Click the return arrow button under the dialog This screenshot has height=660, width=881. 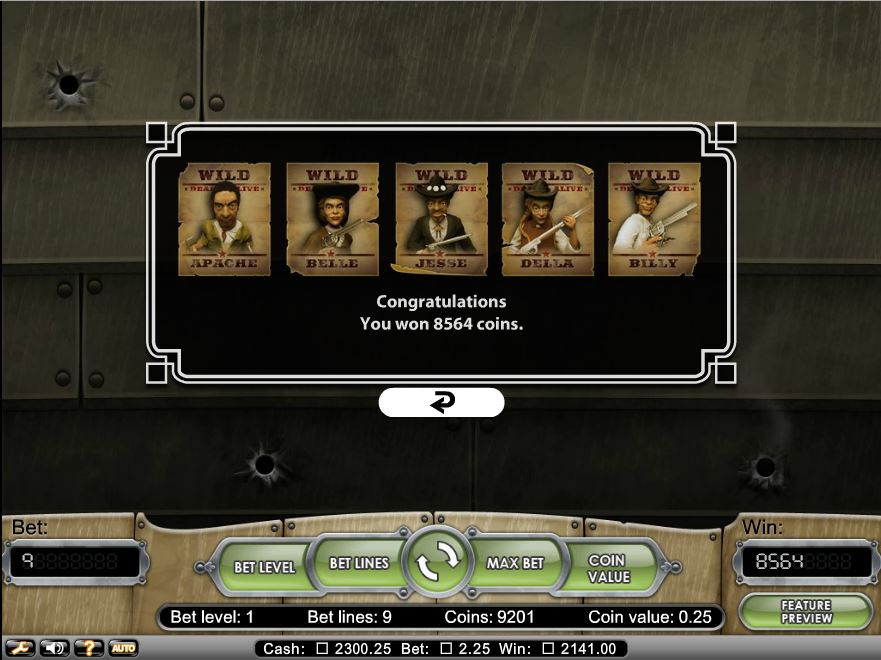441,402
